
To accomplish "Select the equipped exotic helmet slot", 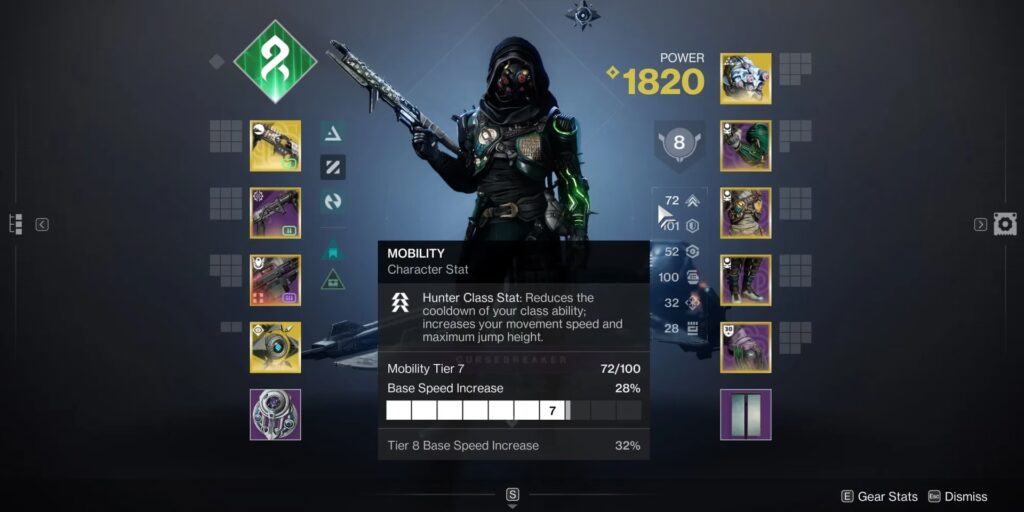I will (x=746, y=79).
